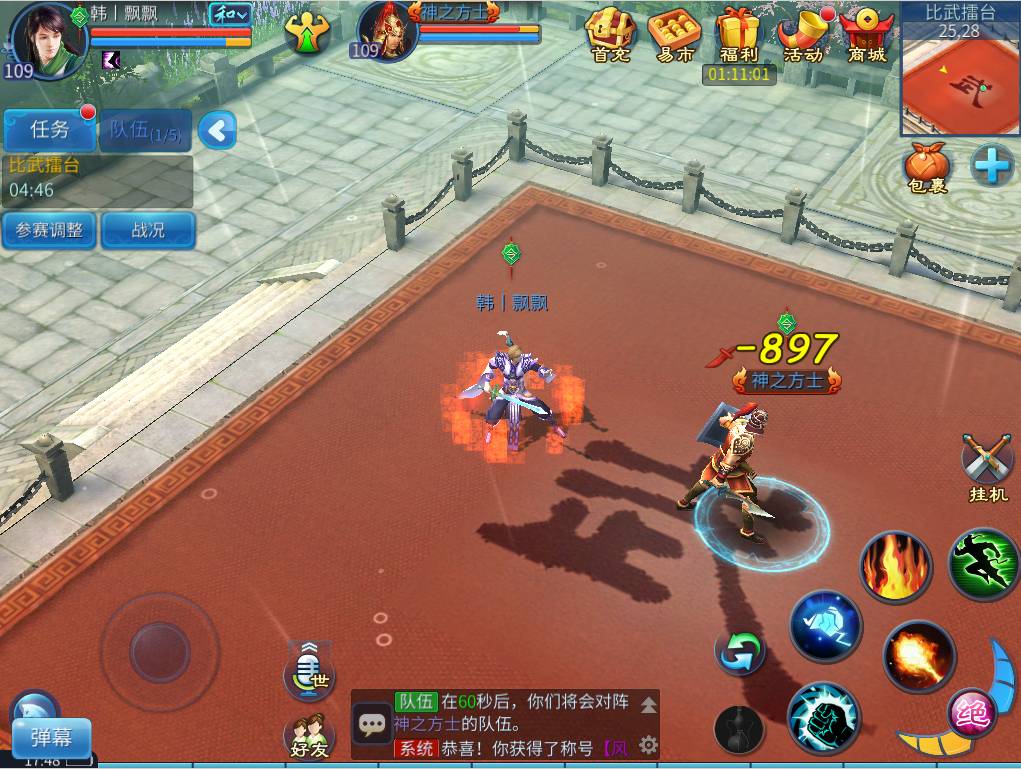Screen dimensions: 1021x769
Task: Open the 包裹 bag inventory
Action: 927,167
